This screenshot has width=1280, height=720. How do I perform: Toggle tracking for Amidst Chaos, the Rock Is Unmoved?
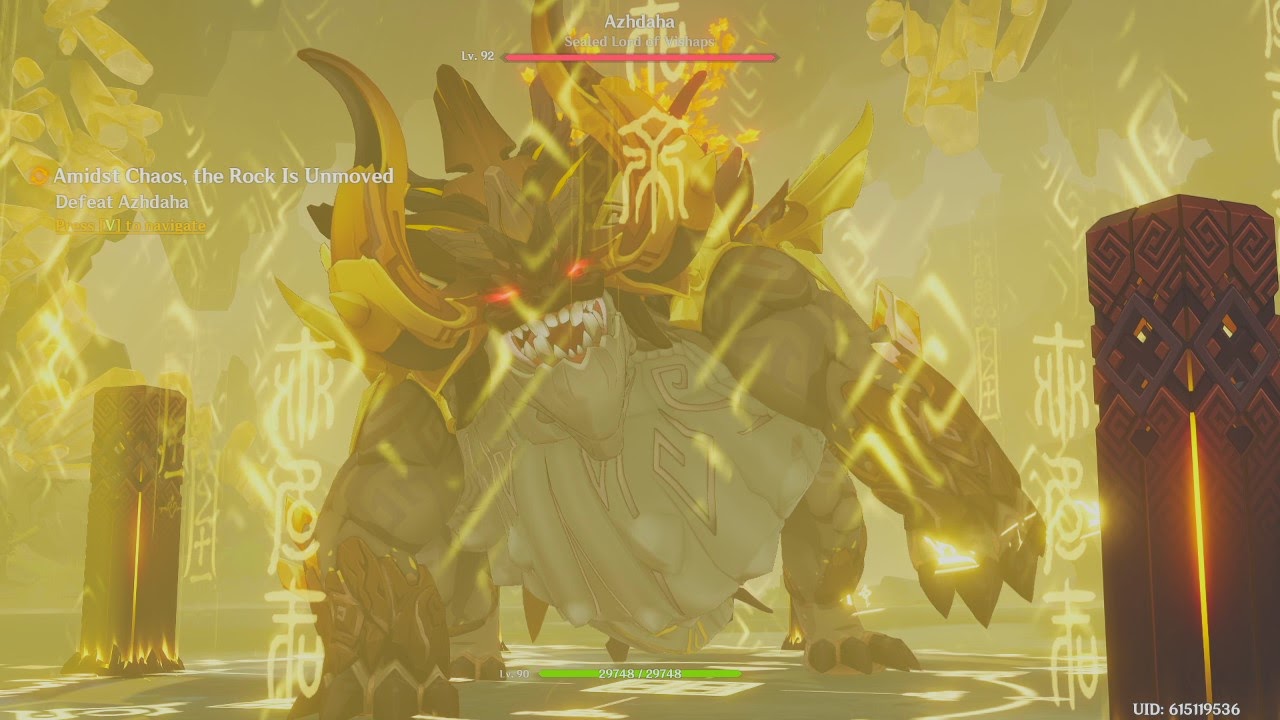point(225,175)
